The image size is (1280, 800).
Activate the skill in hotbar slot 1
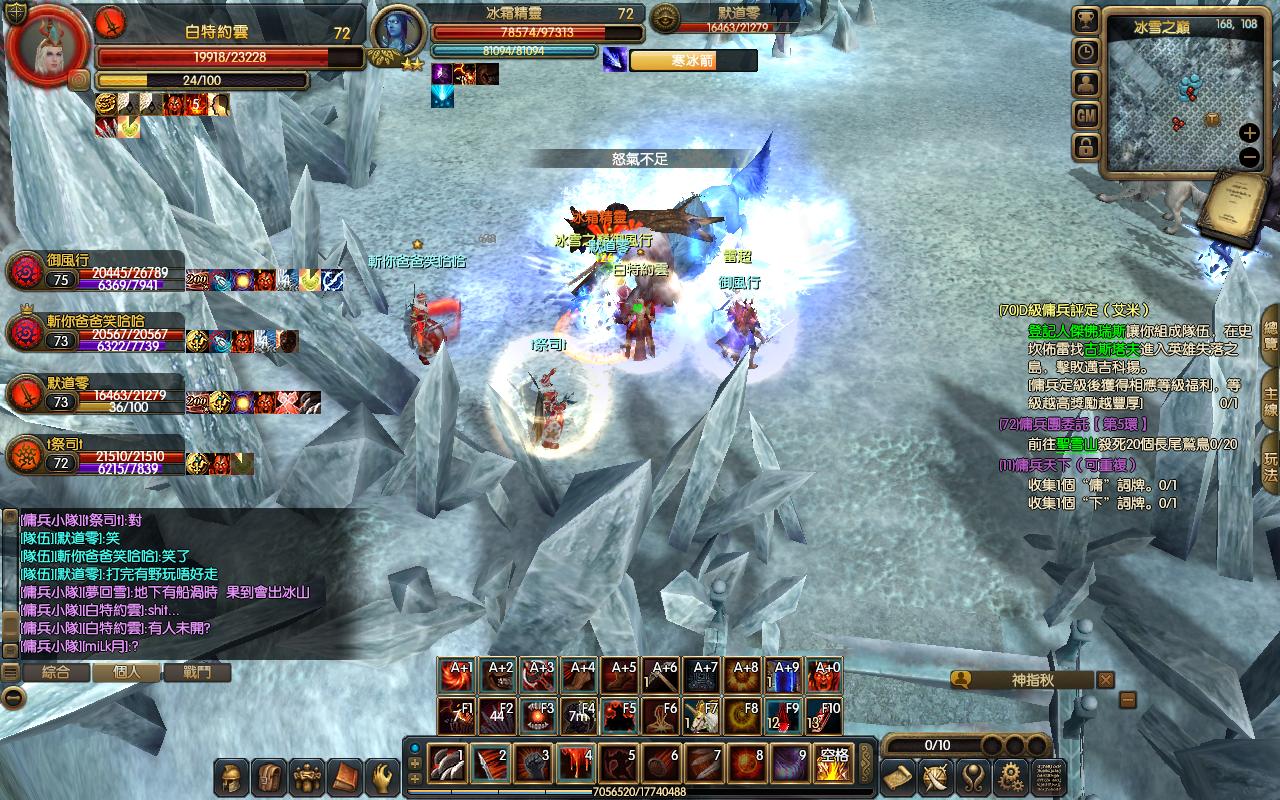point(447,764)
